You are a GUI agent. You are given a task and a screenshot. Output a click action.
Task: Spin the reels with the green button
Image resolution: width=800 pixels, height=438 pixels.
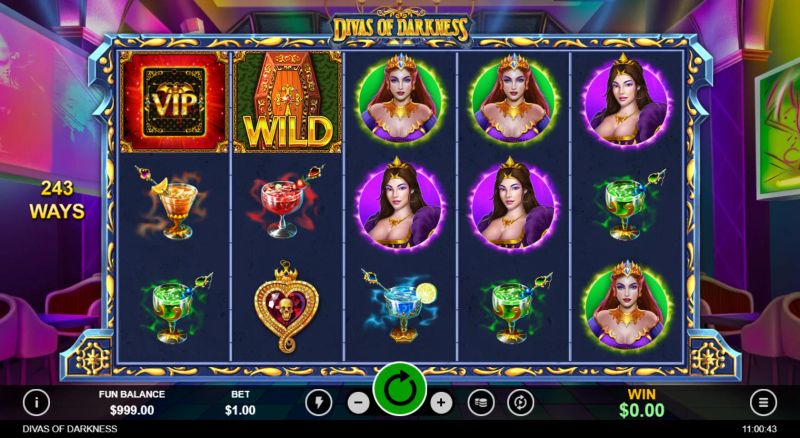click(x=400, y=389)
